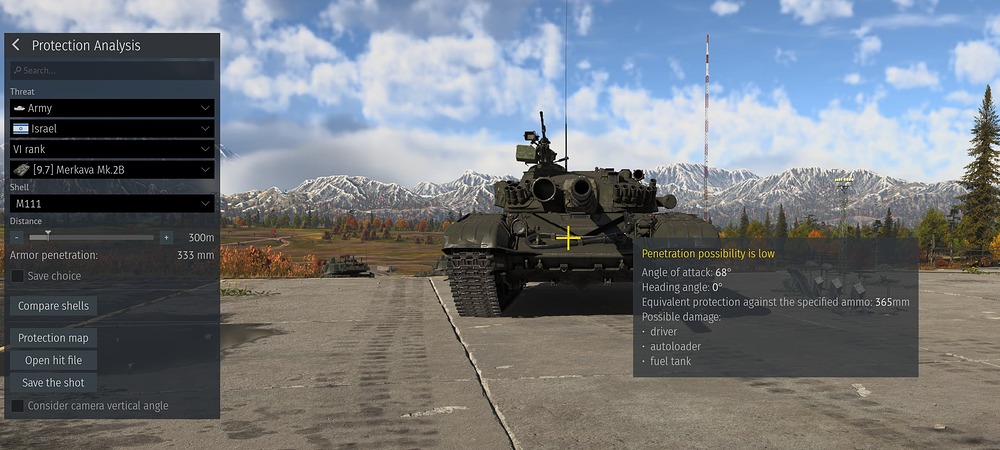Show the Protection map

[x=53, y=338]
